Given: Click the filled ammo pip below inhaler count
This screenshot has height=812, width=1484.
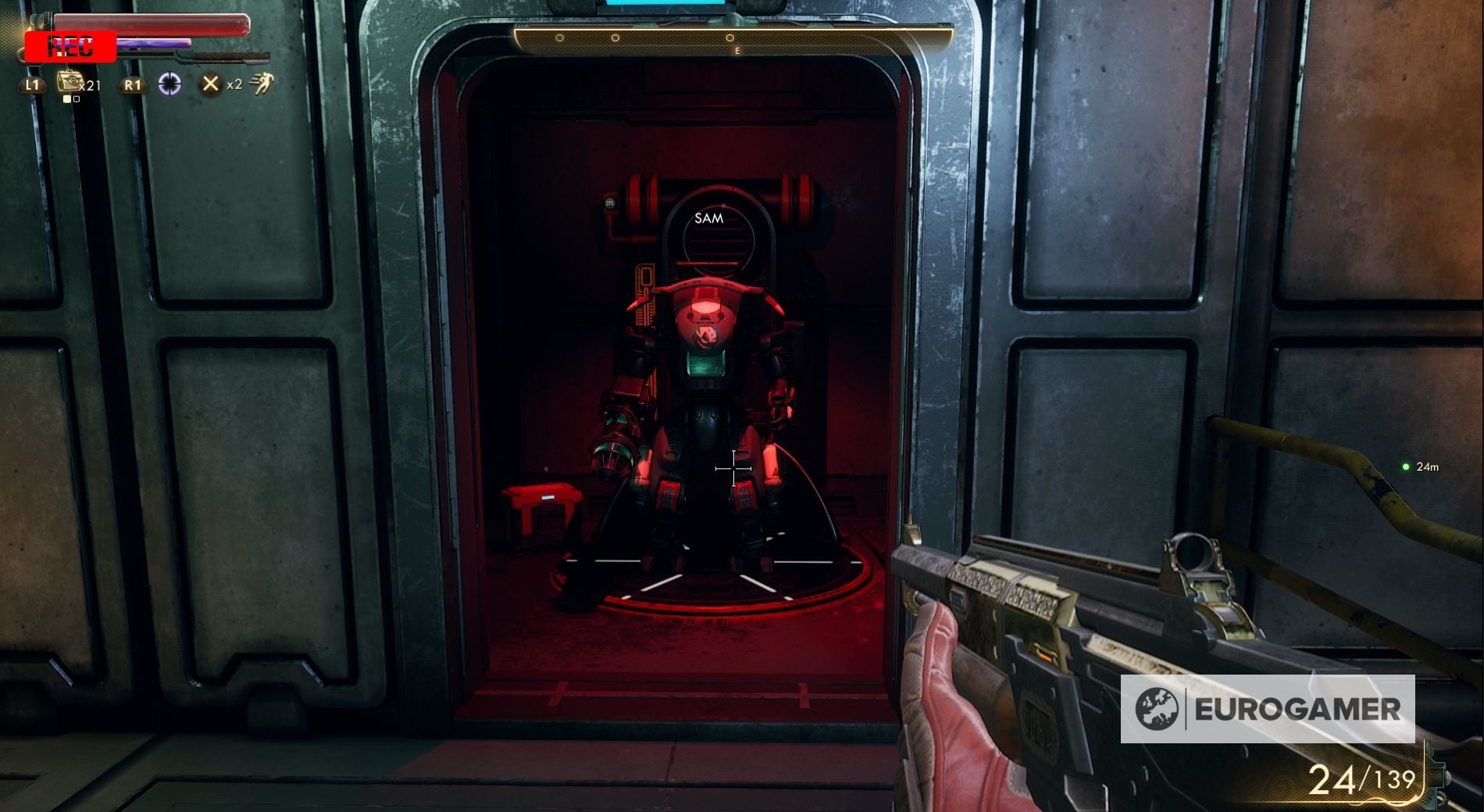Looking at the screenshot, I should [x=68, y=99].
